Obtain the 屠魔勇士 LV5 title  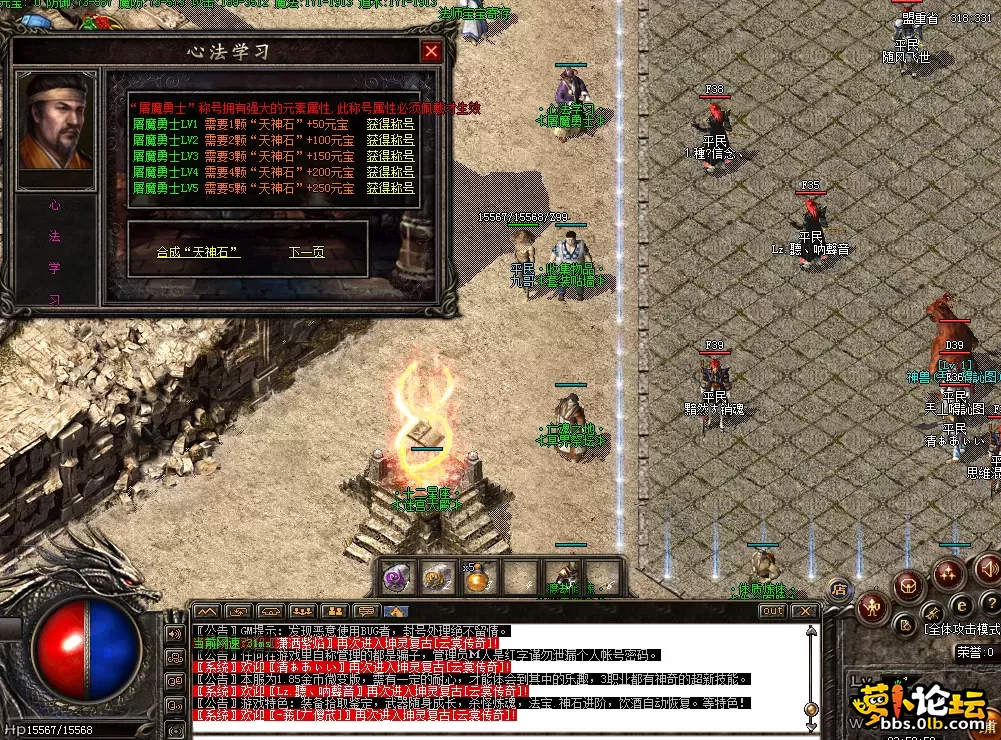pyautogui.click(x=390, y=188)
